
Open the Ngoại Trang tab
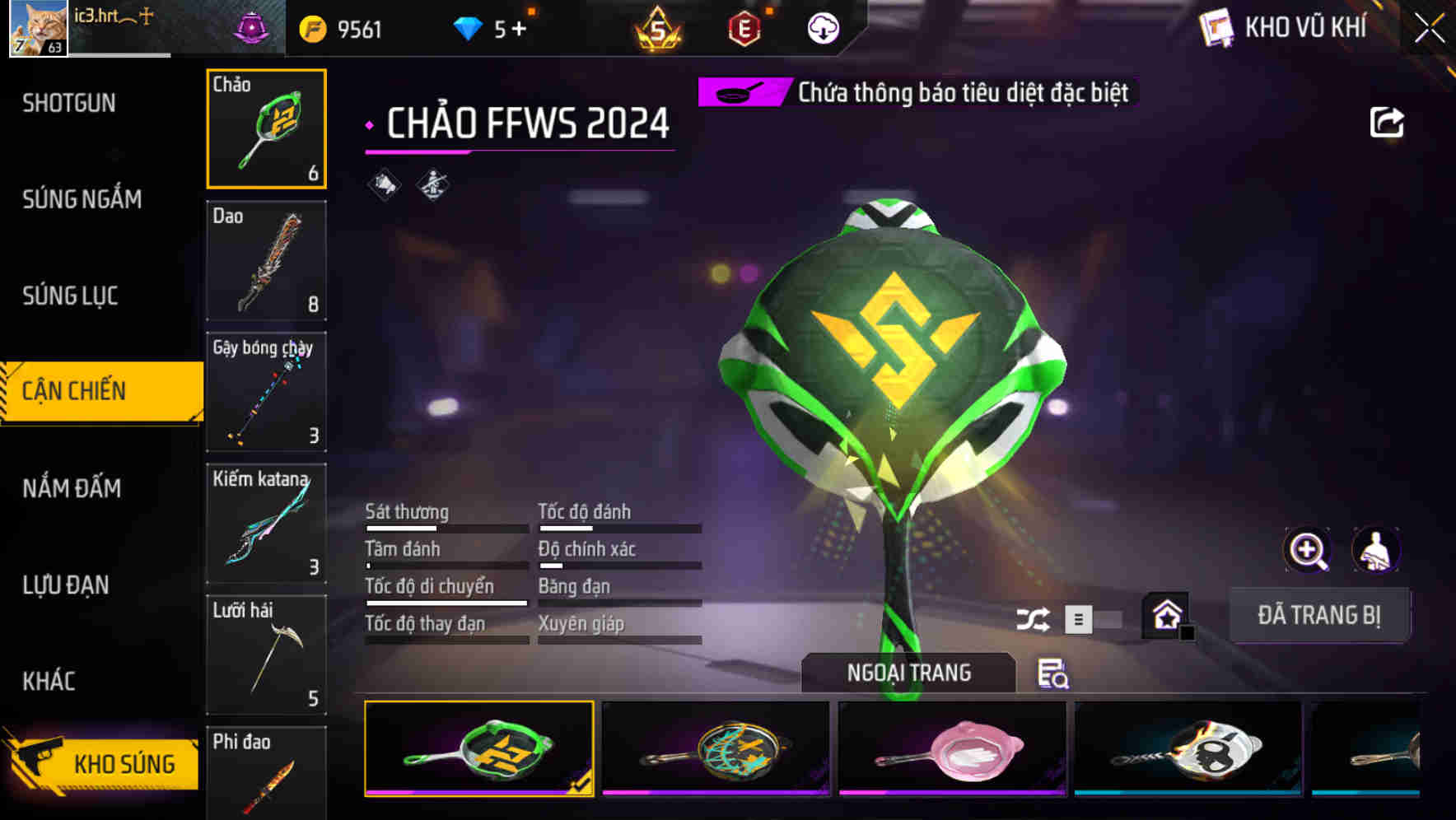click(x=909, y=672)
